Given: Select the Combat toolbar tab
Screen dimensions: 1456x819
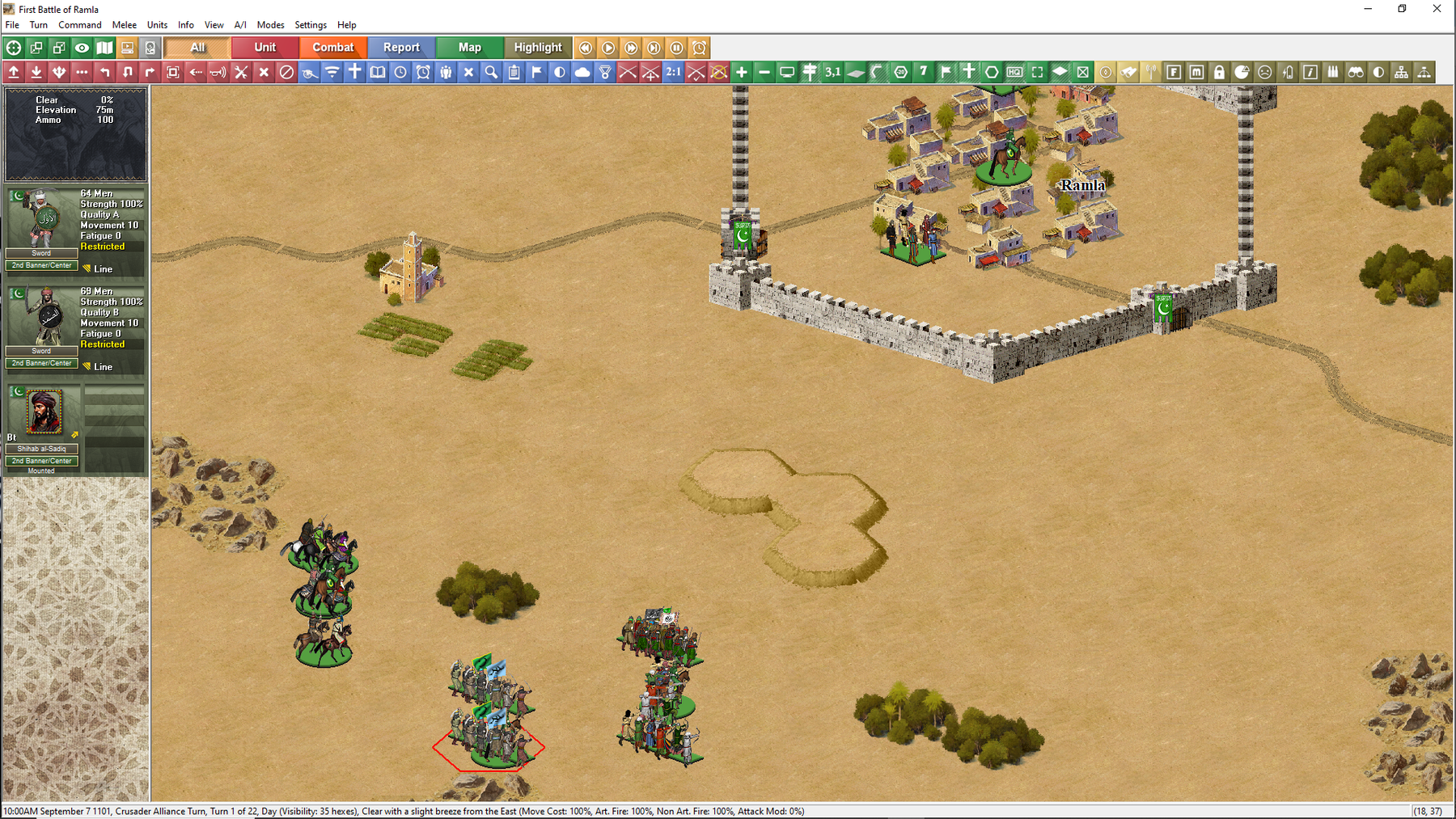Looking at the screenshot, I should click(333, 48).
